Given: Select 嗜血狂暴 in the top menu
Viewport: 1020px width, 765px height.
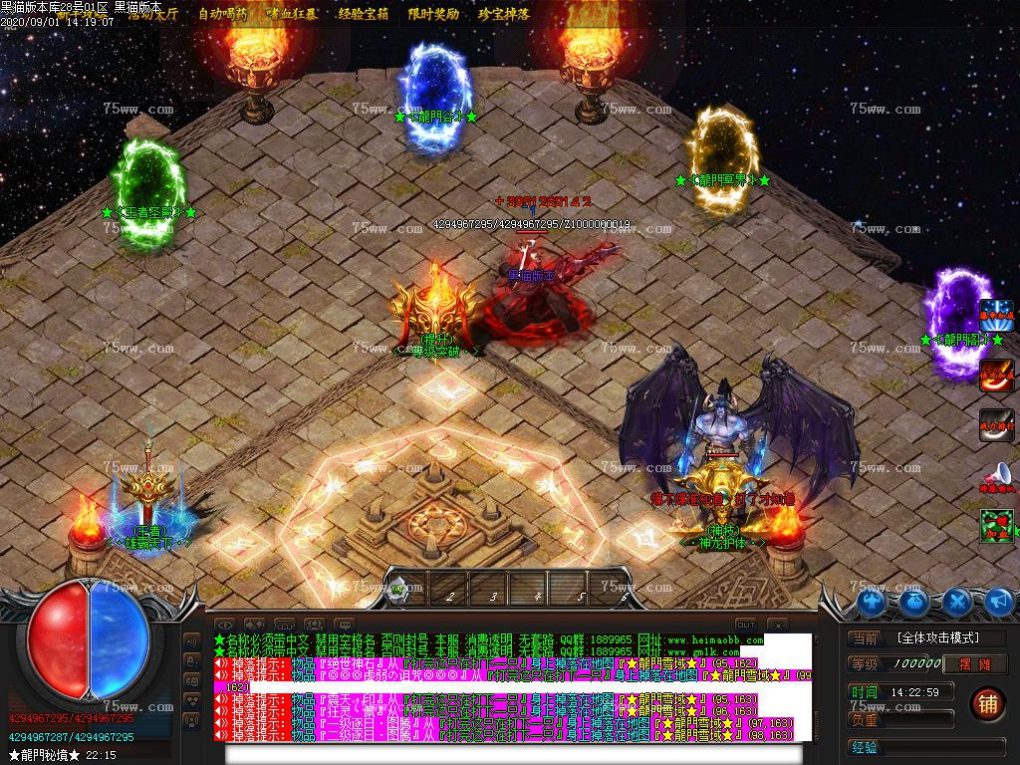Looking at the screenshot, I should pos(293,14).
